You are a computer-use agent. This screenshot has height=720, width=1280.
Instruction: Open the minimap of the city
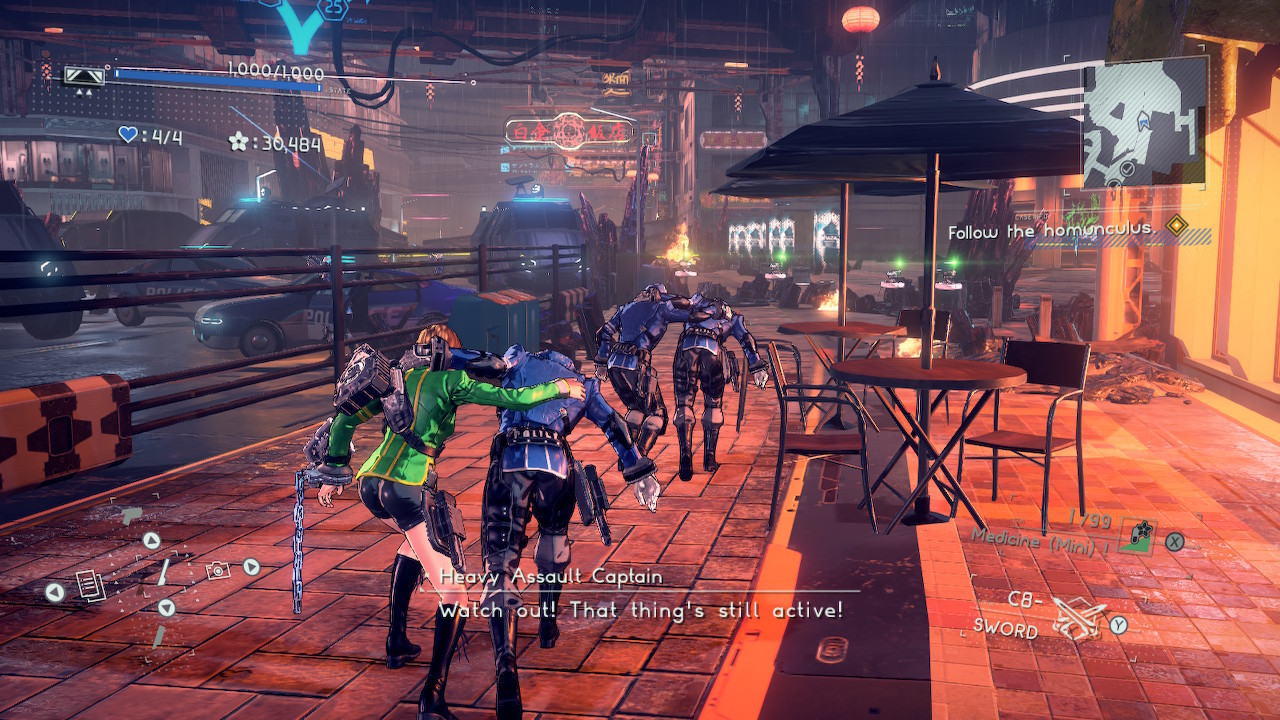coord(1144,122)
